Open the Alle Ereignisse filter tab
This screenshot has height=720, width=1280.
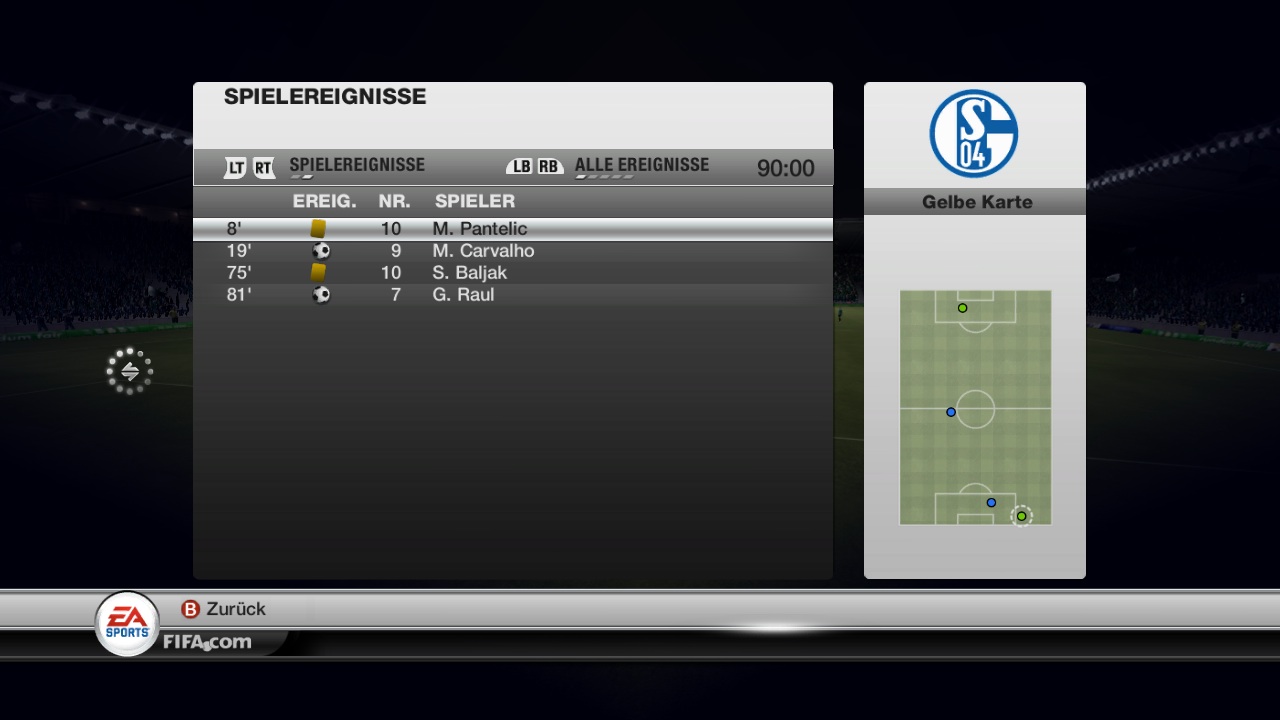point(641,166)
